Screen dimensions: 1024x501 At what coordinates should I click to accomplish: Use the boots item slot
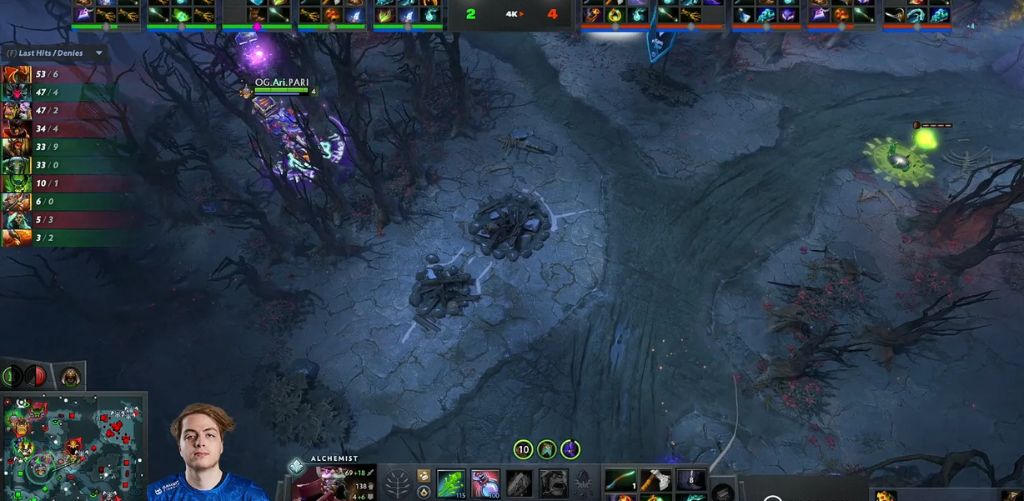(690, 479)
